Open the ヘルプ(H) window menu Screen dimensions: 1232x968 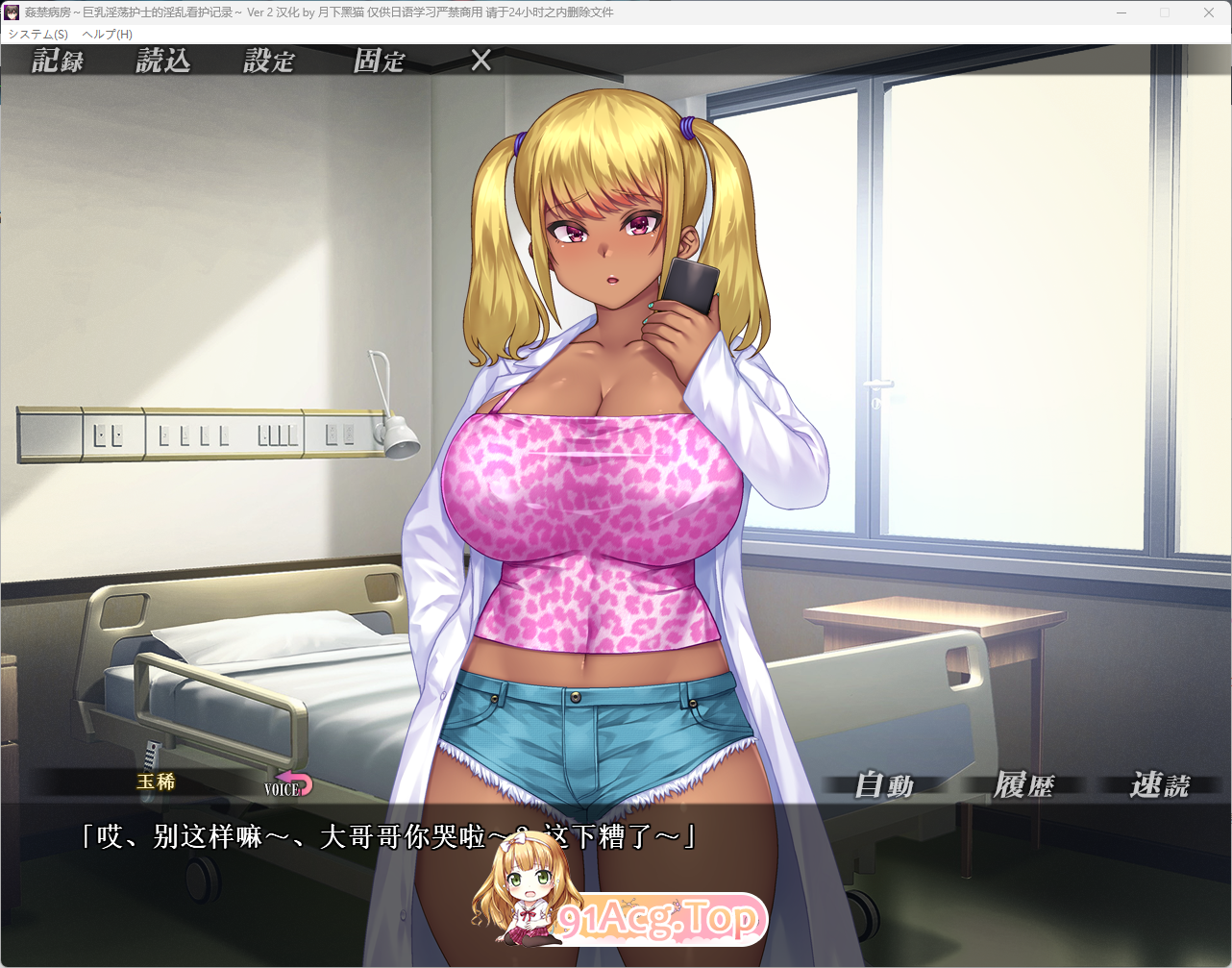(x=108, y=34)
